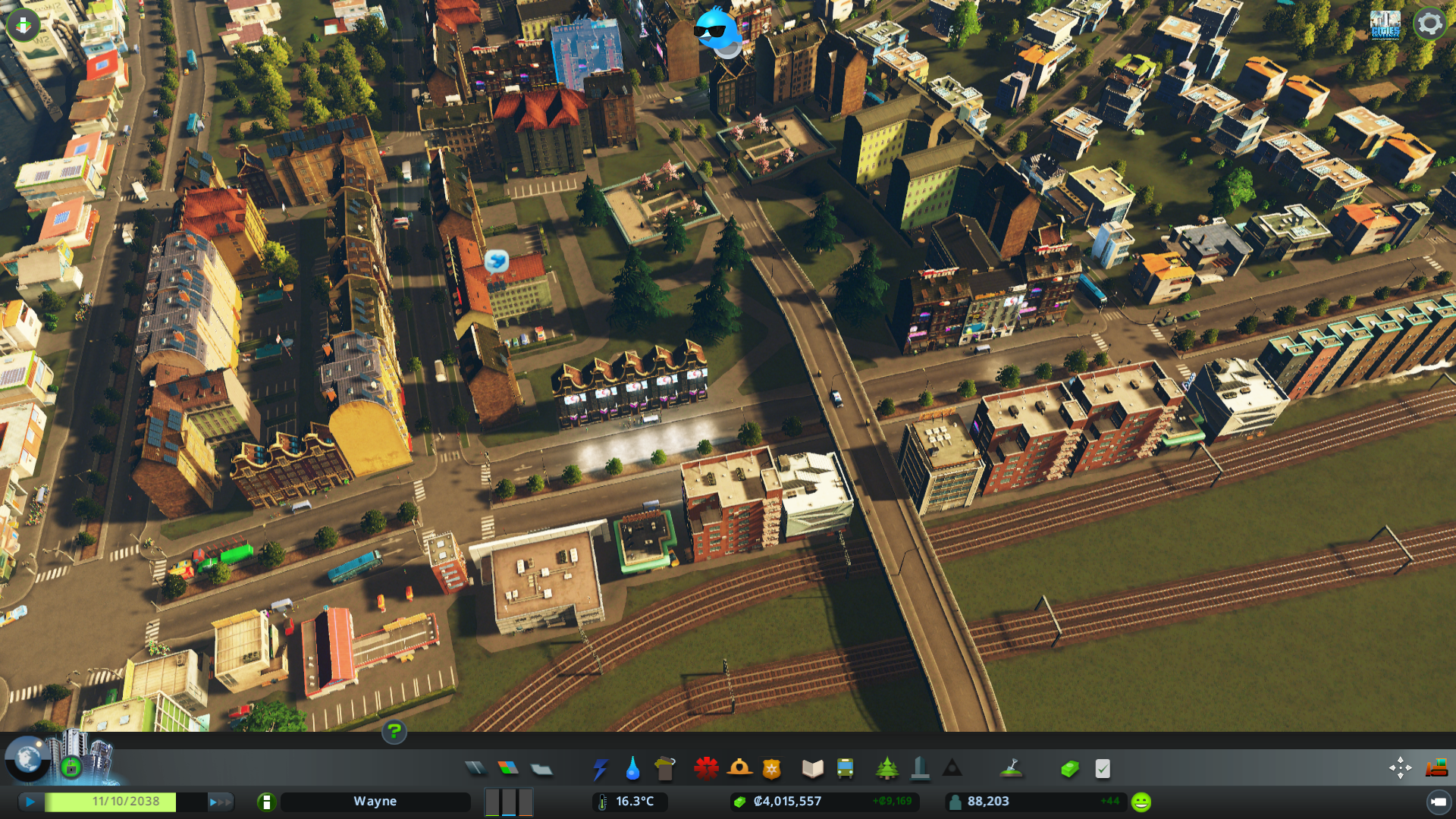Open the settings gear menu

tap(1430, 22)
